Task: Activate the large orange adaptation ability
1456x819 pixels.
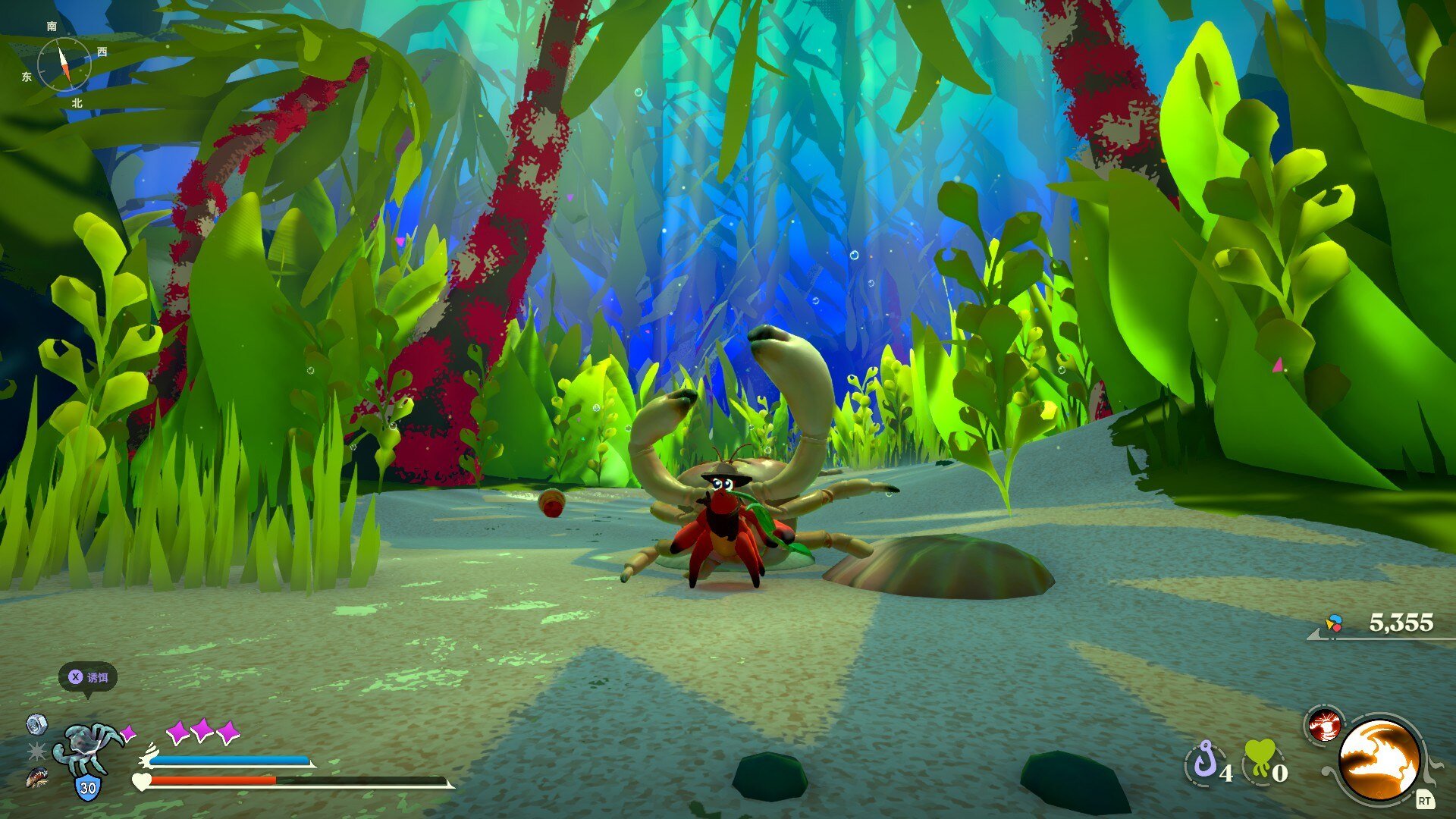Action: click(1379, 760)
